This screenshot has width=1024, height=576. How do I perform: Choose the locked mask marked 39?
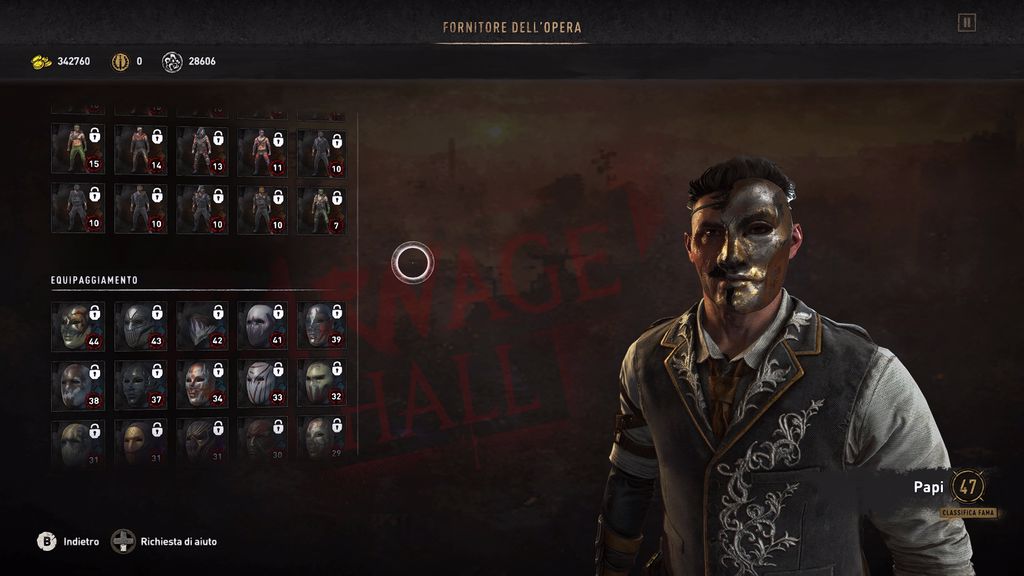(322, 326)
